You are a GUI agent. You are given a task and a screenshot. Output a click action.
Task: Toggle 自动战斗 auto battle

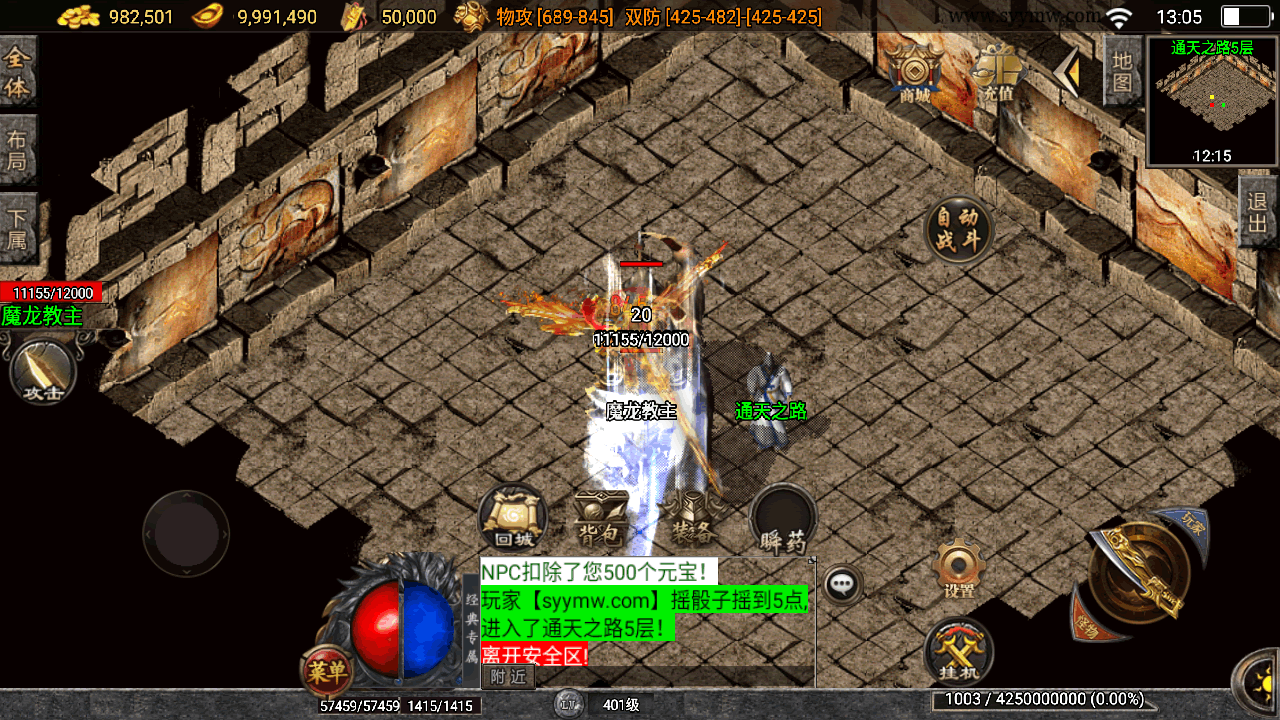coord(959,229)
